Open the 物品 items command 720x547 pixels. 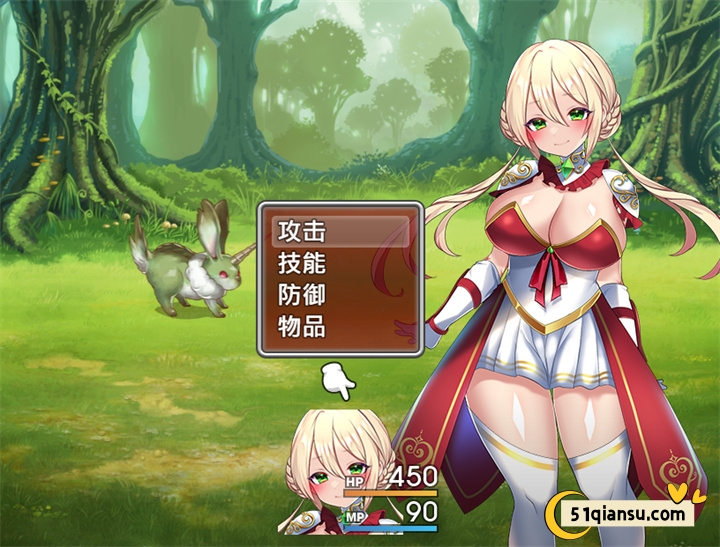point(340,326)
